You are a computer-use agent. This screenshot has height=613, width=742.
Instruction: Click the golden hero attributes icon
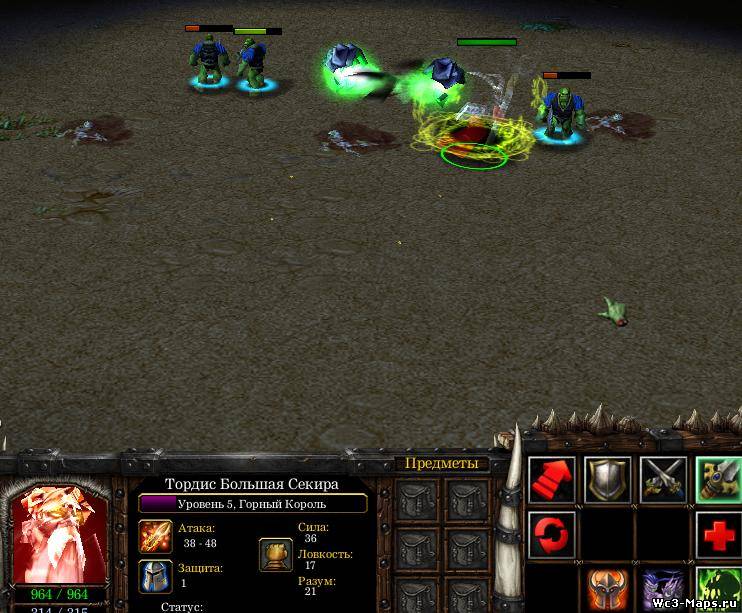(275, 555)
